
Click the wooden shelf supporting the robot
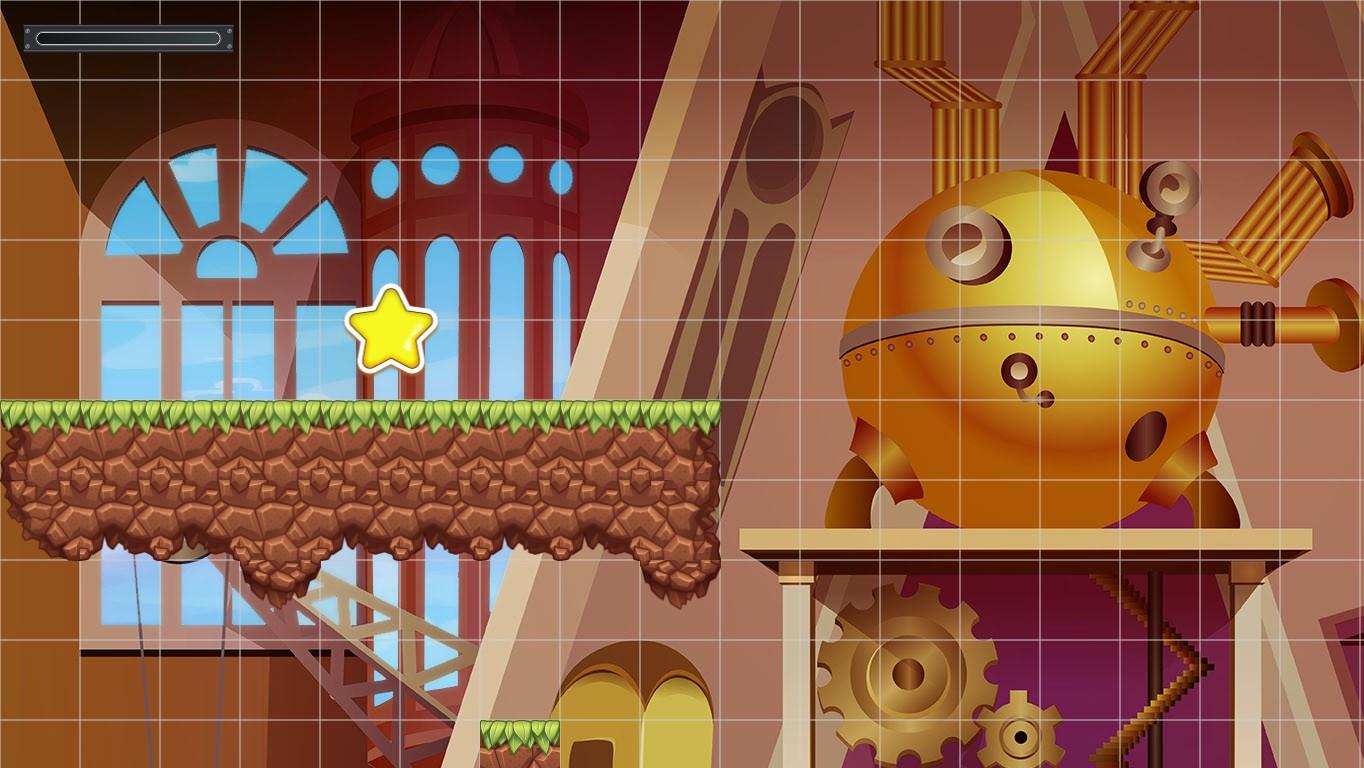tap(1020, 540)
